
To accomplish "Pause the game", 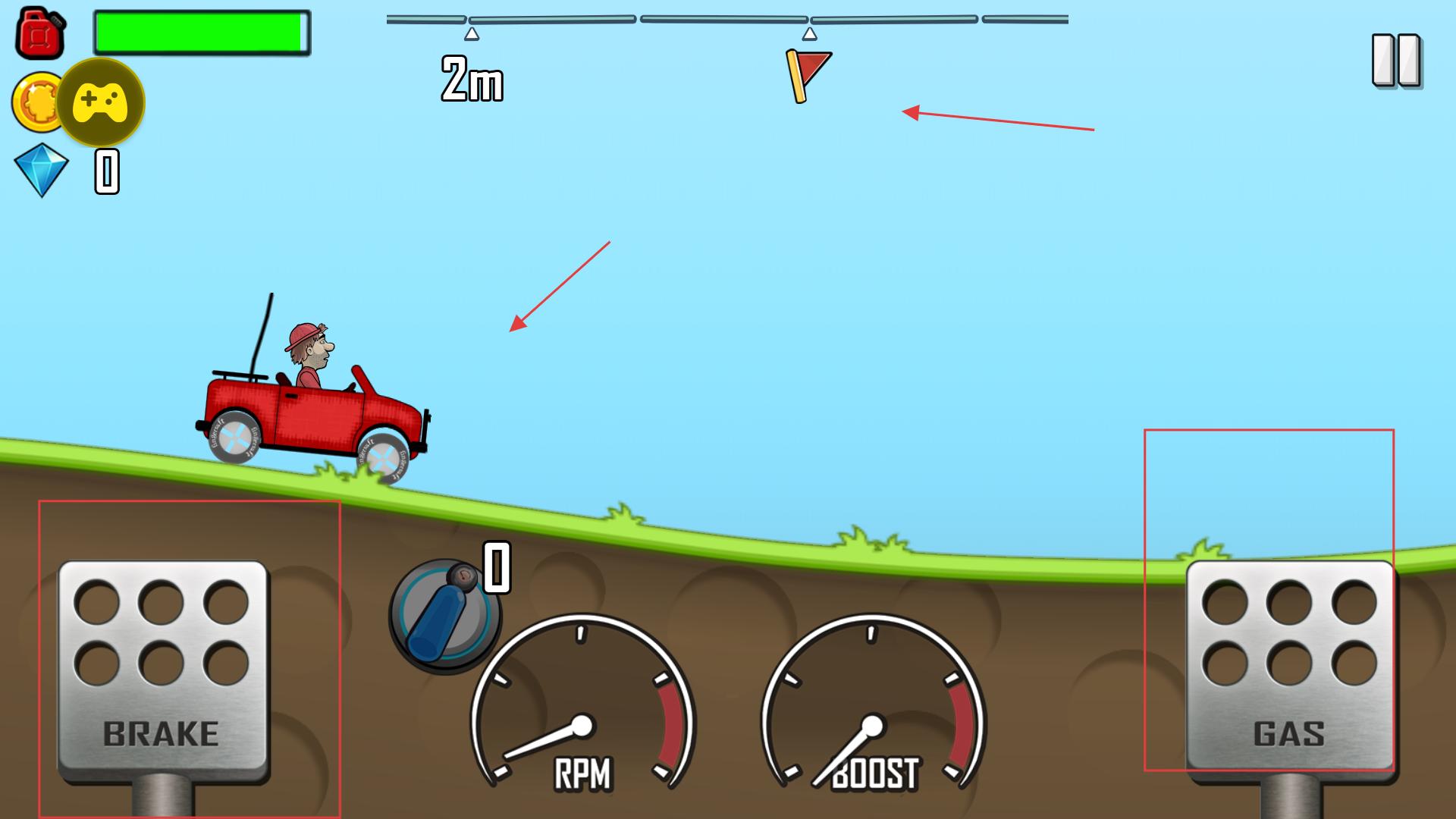I will coord(1396,60).
